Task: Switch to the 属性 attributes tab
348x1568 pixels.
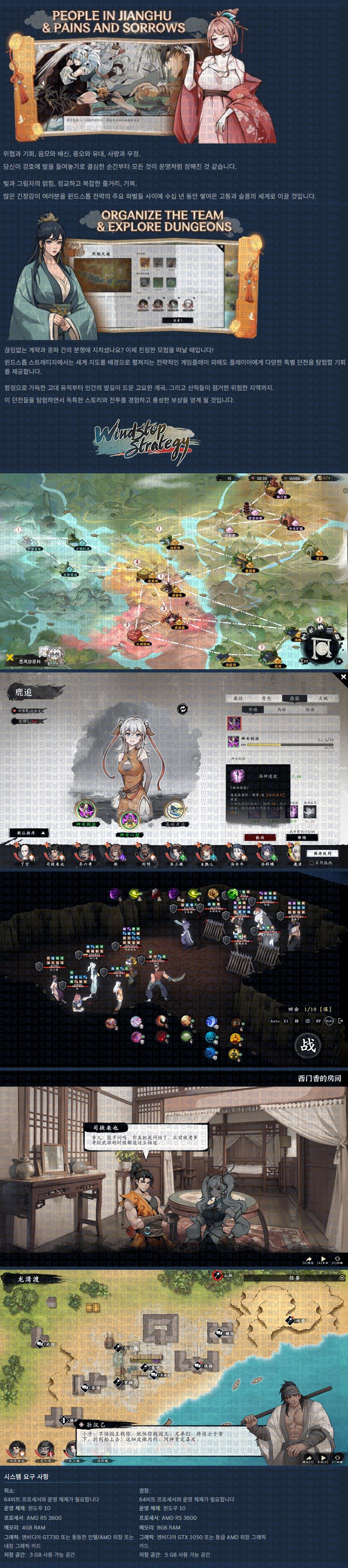Action: [x=238, y=698]
